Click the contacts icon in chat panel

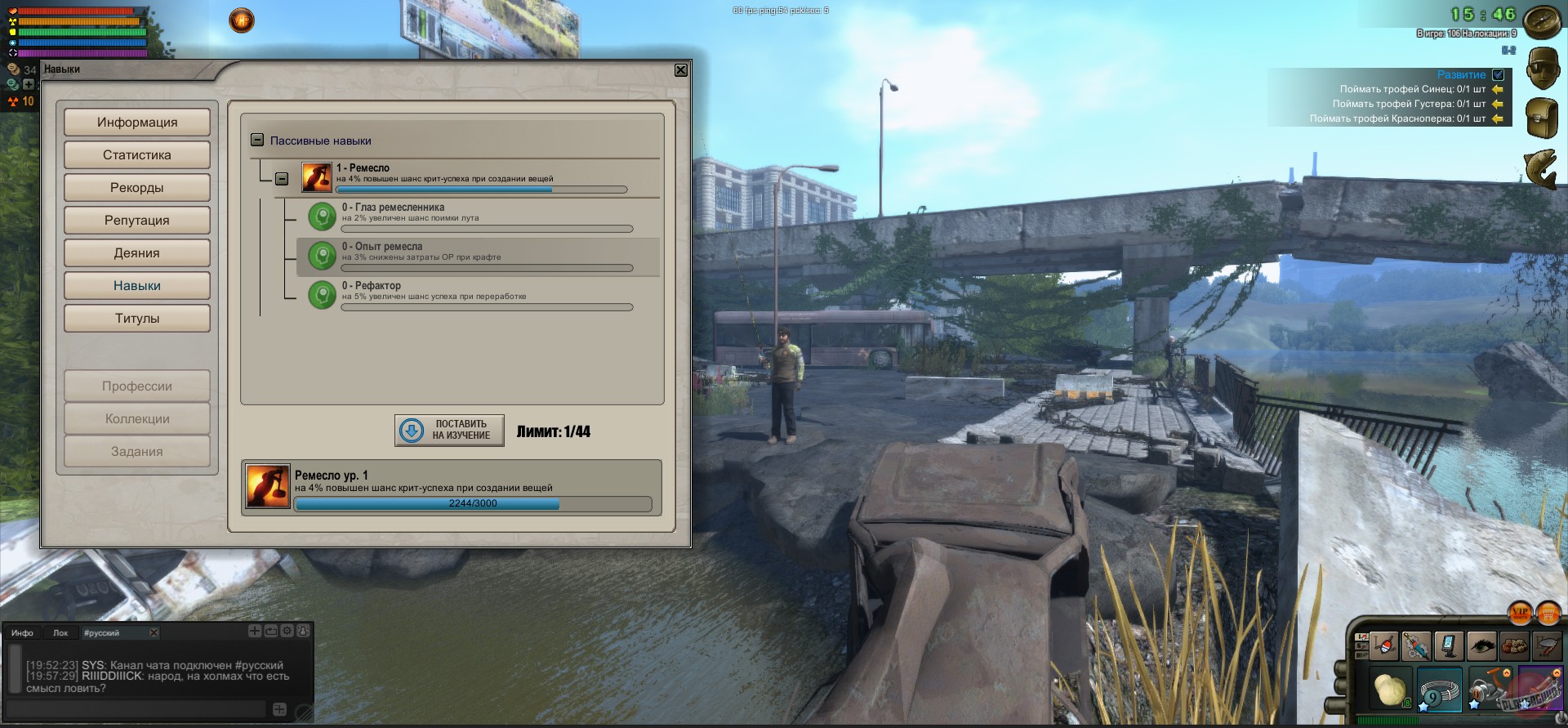click(302, 631)
